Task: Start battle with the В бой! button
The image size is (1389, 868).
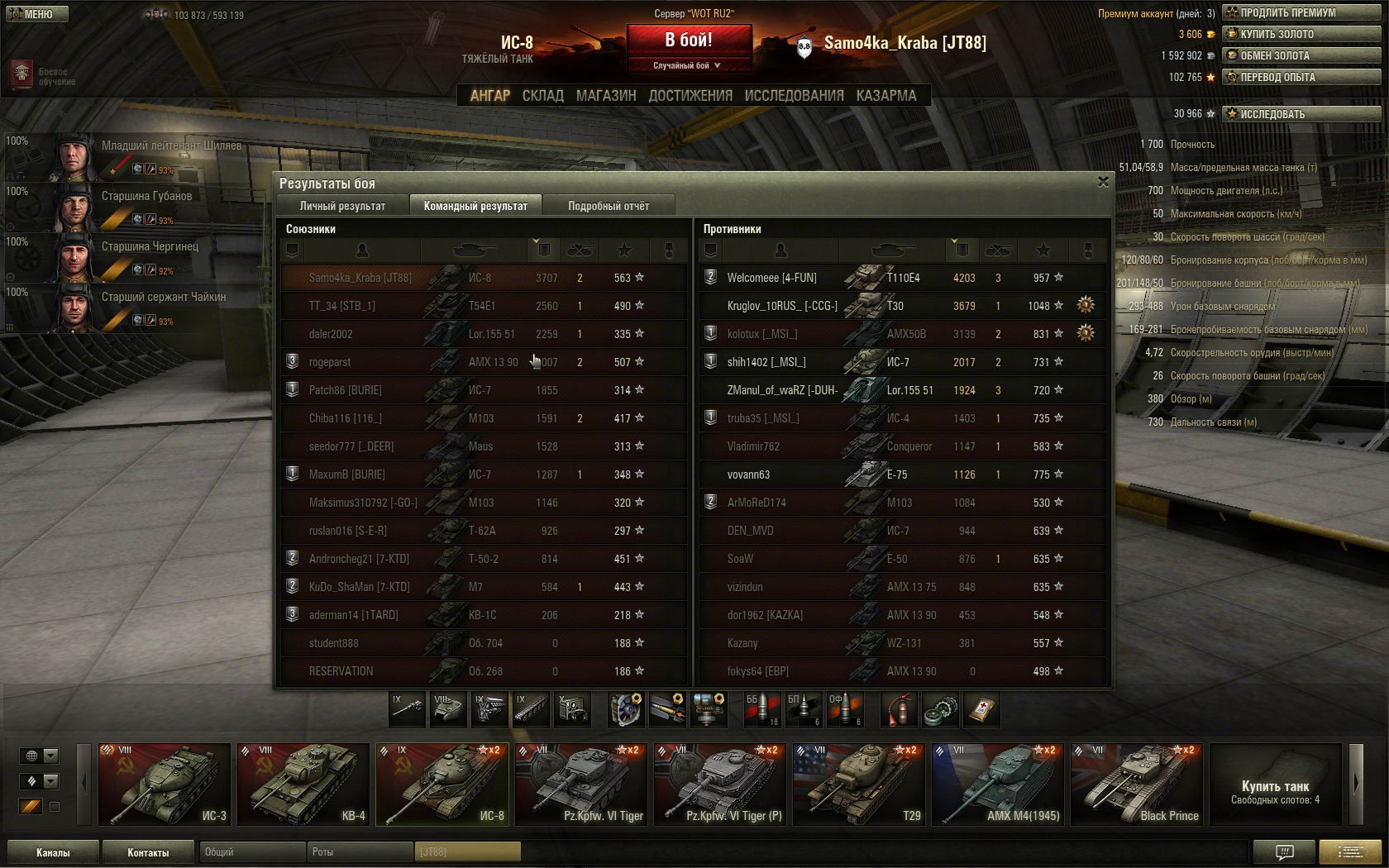Action: 689,40
